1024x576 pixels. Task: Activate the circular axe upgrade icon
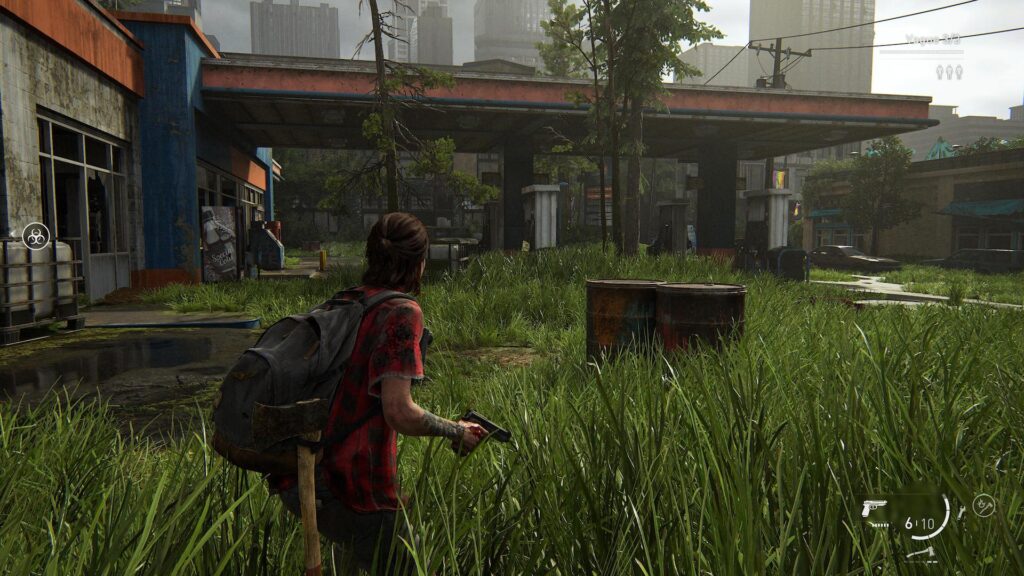(983, 505)
